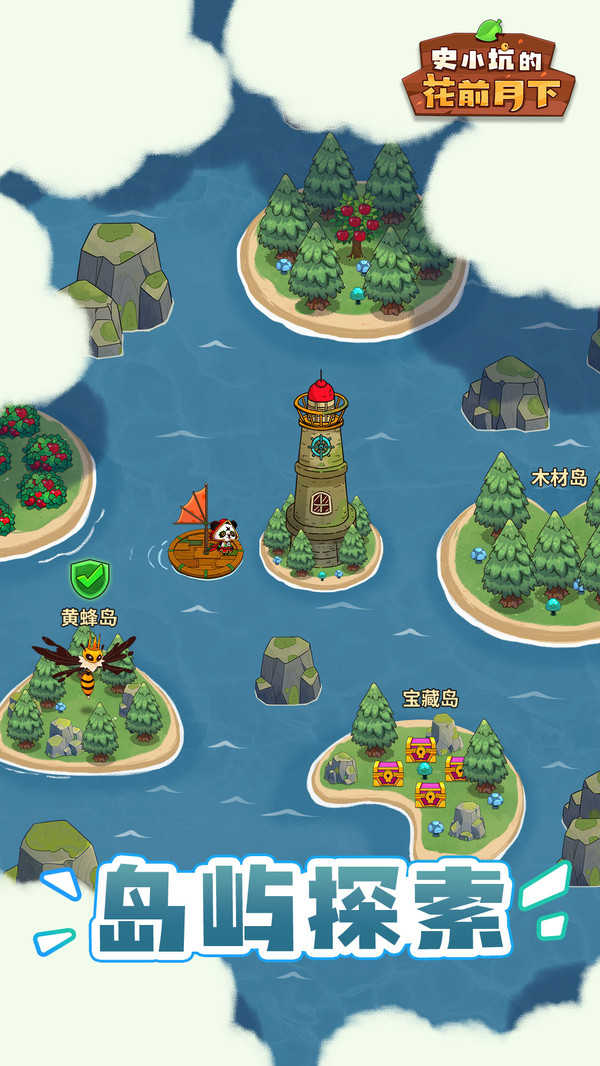600x1066 pixels.
Task: Choose the 木材岛 island label
Action: pos(559,478)
